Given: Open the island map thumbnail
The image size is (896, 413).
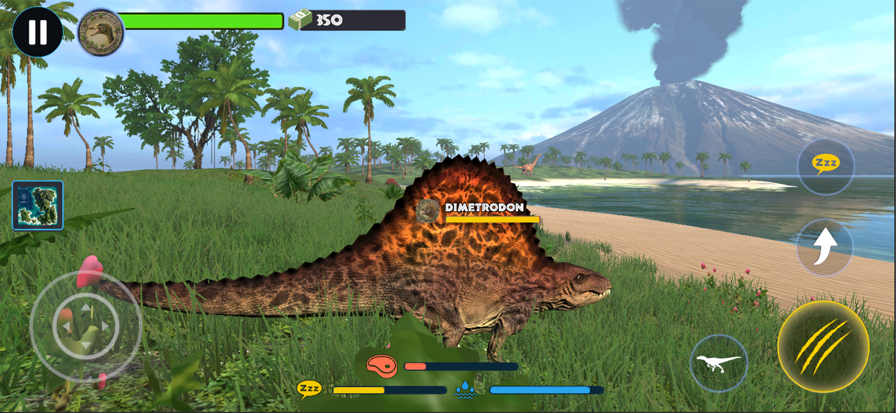Looking at the screenshot, I should click(38, 205).
